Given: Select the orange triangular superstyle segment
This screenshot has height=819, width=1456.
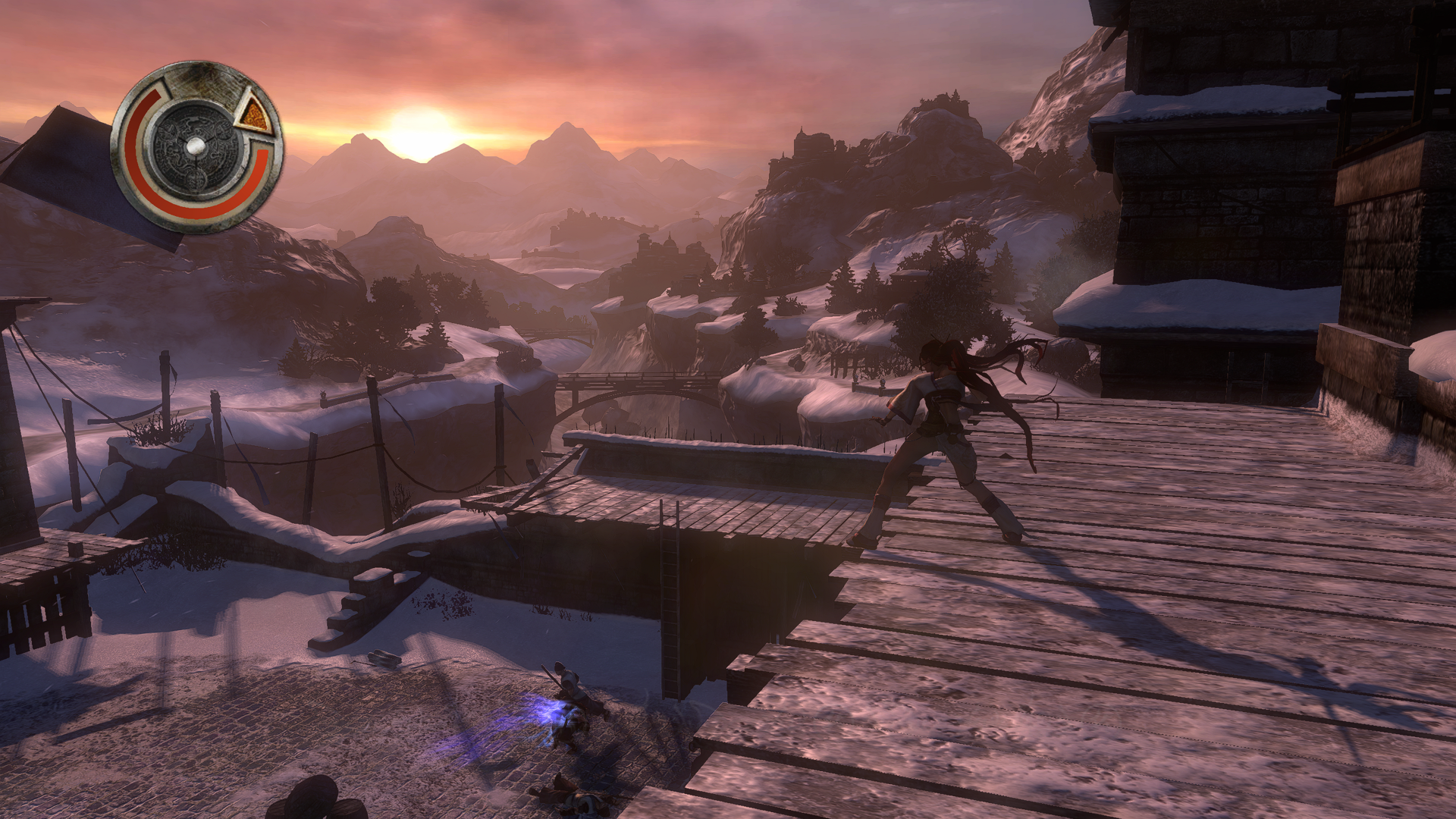Looking at the screenshot, I should (x=253, y=115).
